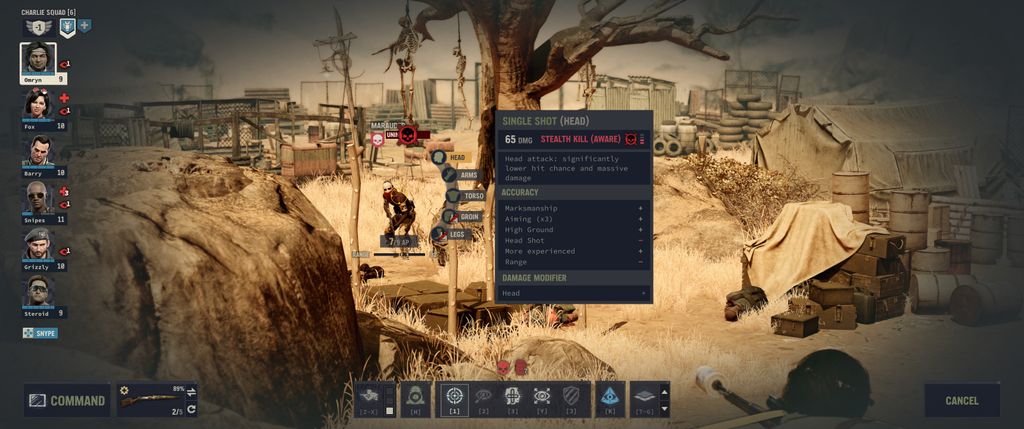Activate the overwatch eye ability
Viewport: 1024px width, 429px height.
[542, 397]
